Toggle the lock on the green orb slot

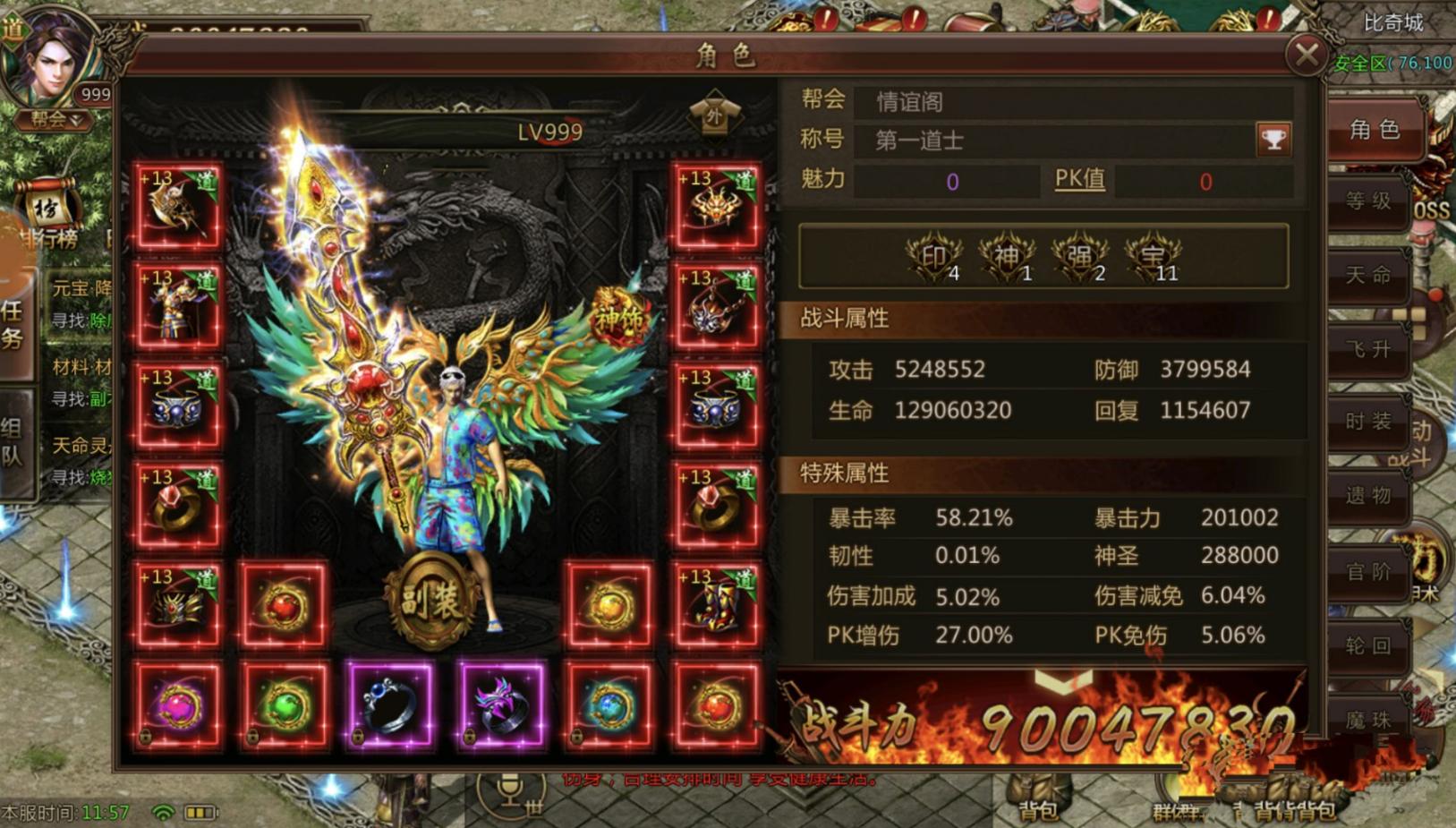click(253, 737)
